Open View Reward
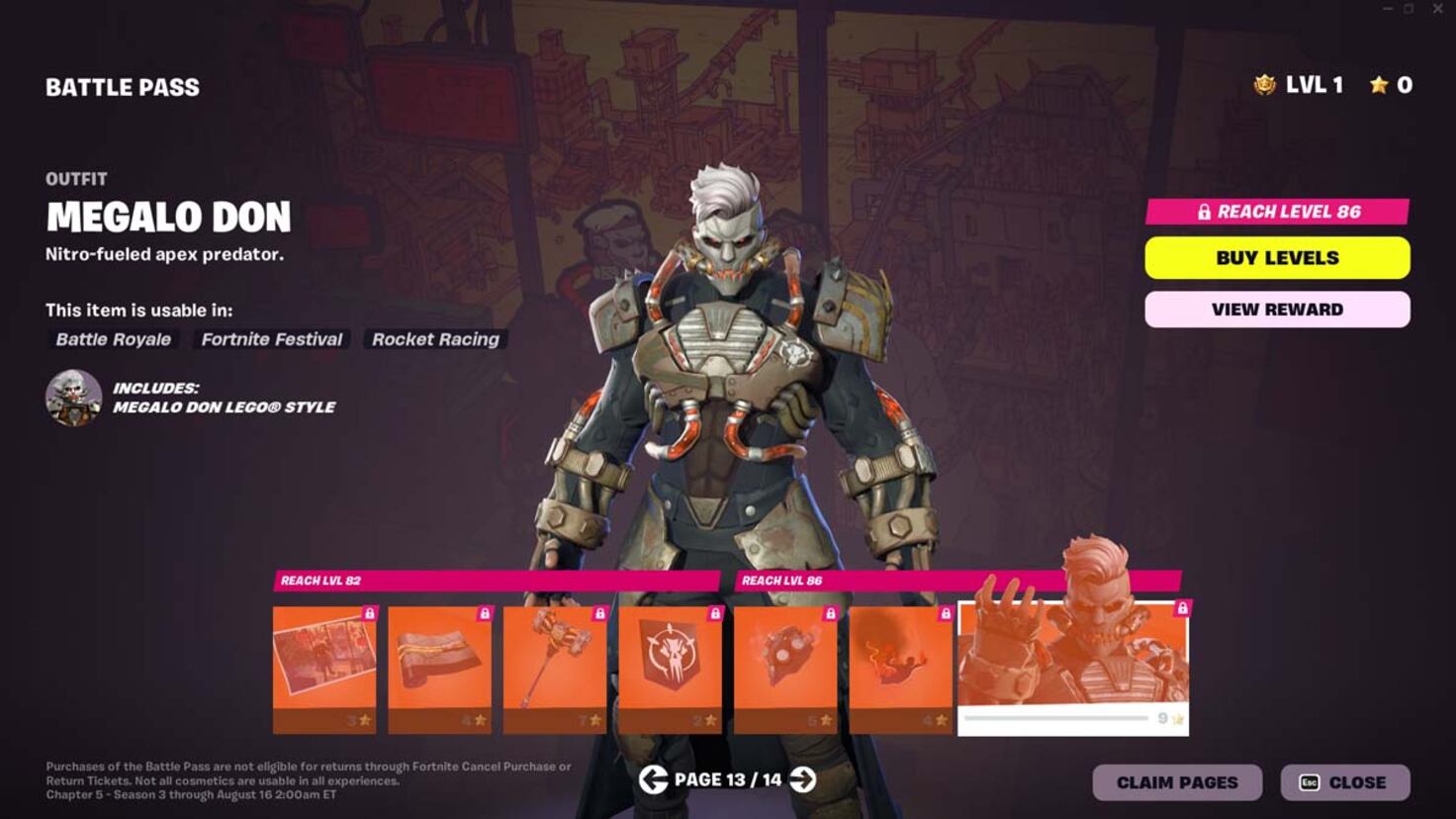1456x819 pixels. tap(1277, 309)
